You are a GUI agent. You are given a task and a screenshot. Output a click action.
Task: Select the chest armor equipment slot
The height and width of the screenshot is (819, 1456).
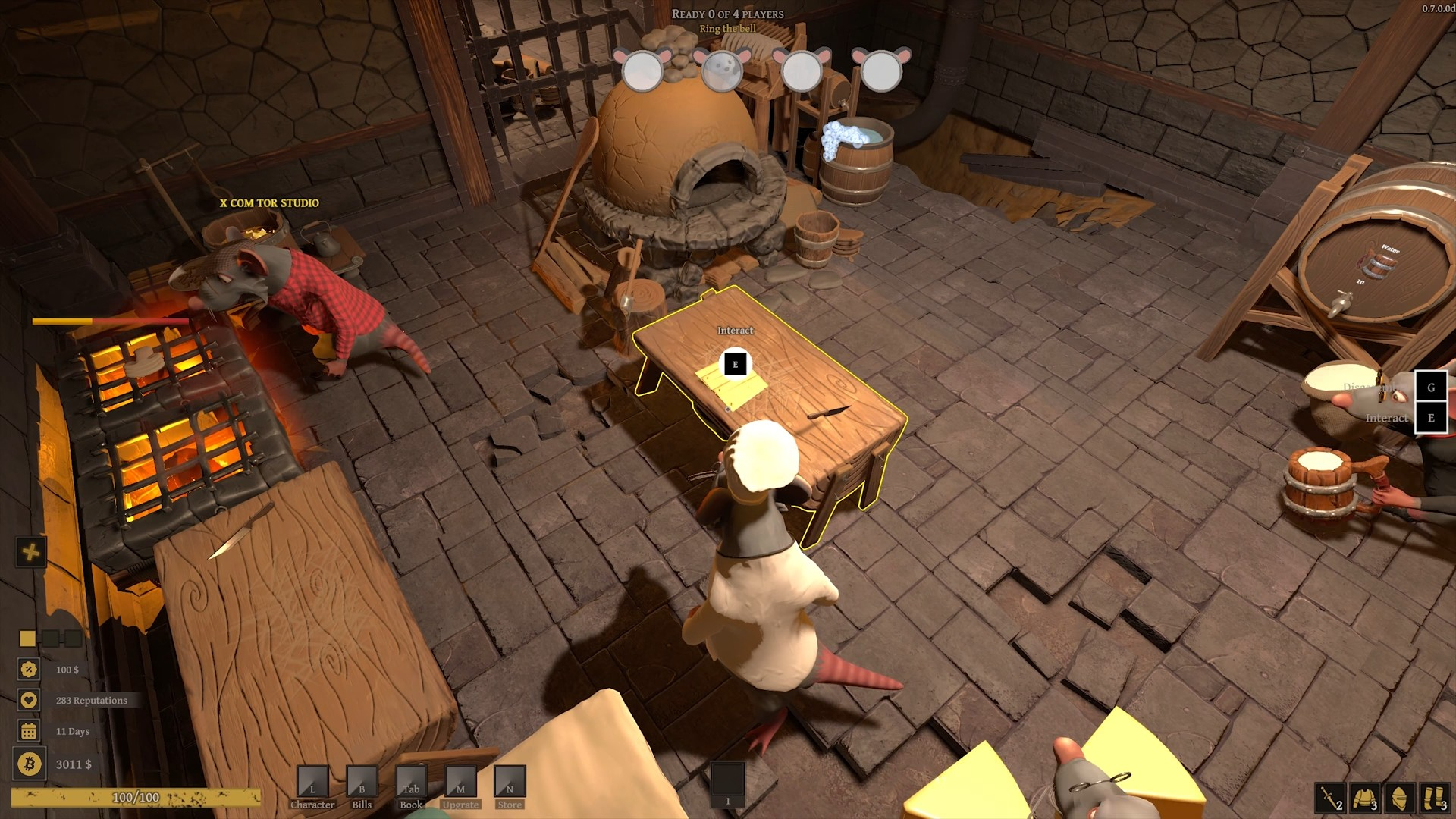coord(1364,799)
